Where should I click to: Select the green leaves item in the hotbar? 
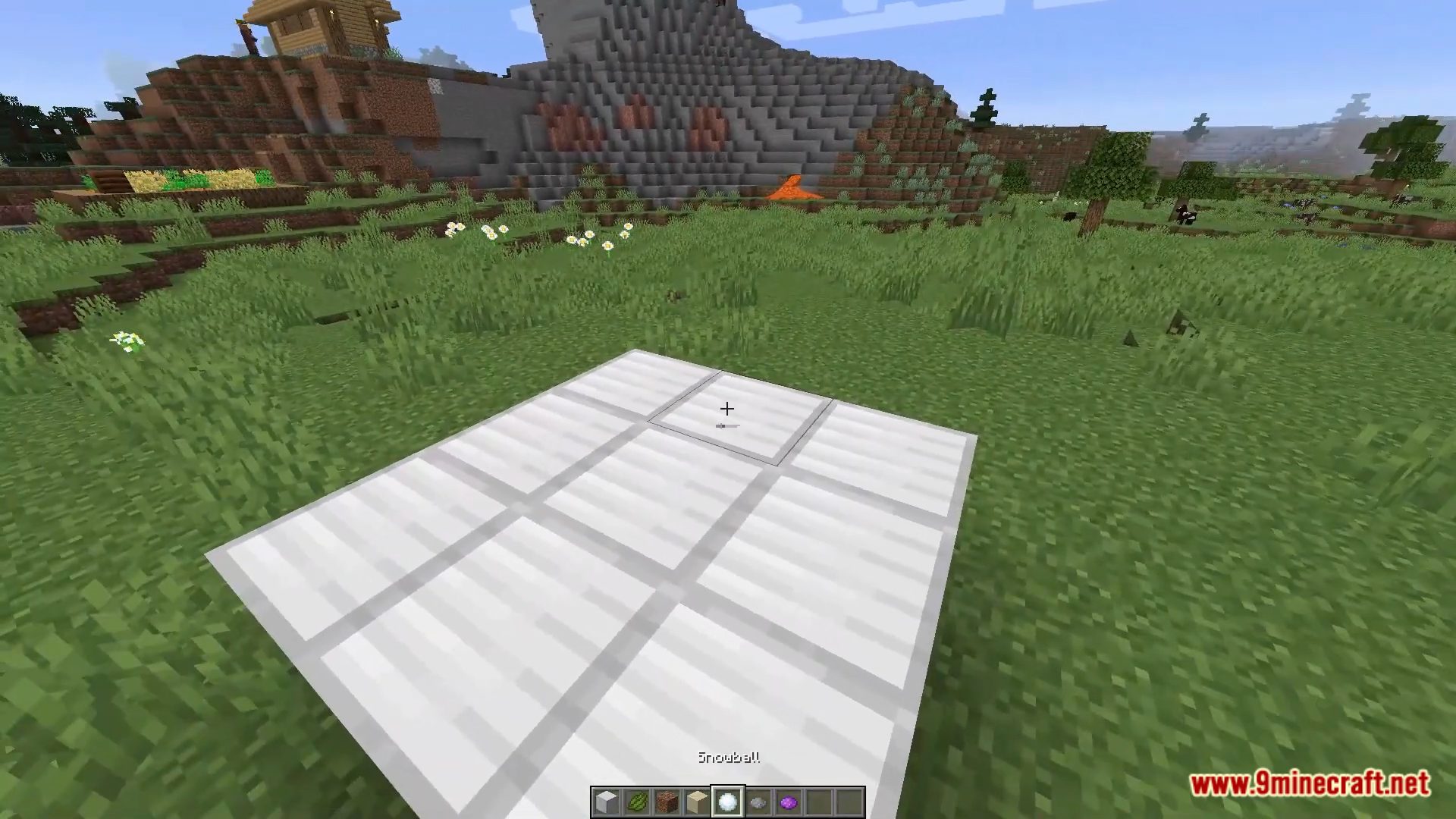pyautogui.click(x=638, y=802)
